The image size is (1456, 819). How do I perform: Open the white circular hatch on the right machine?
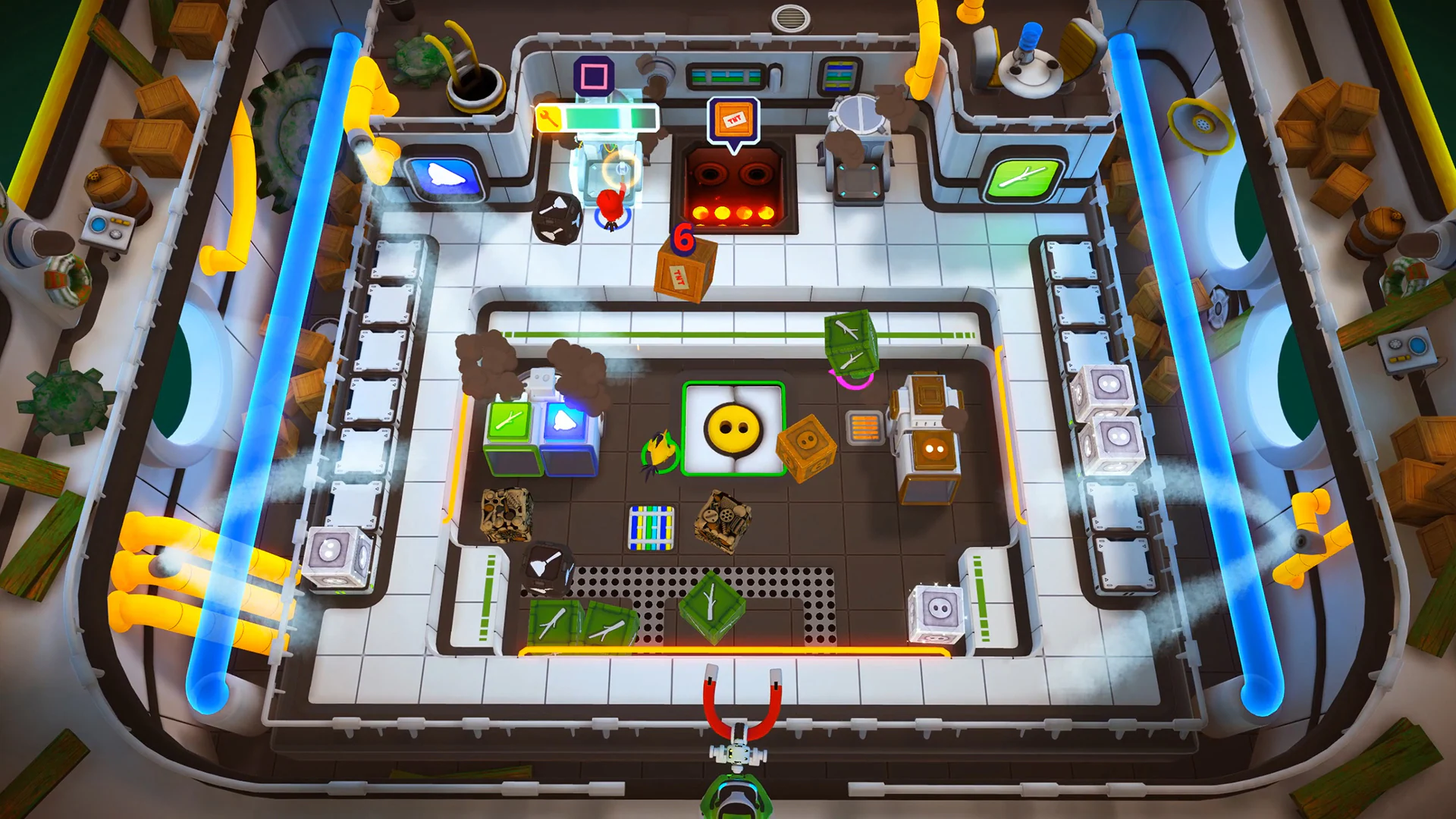click(x=859, y=112)
